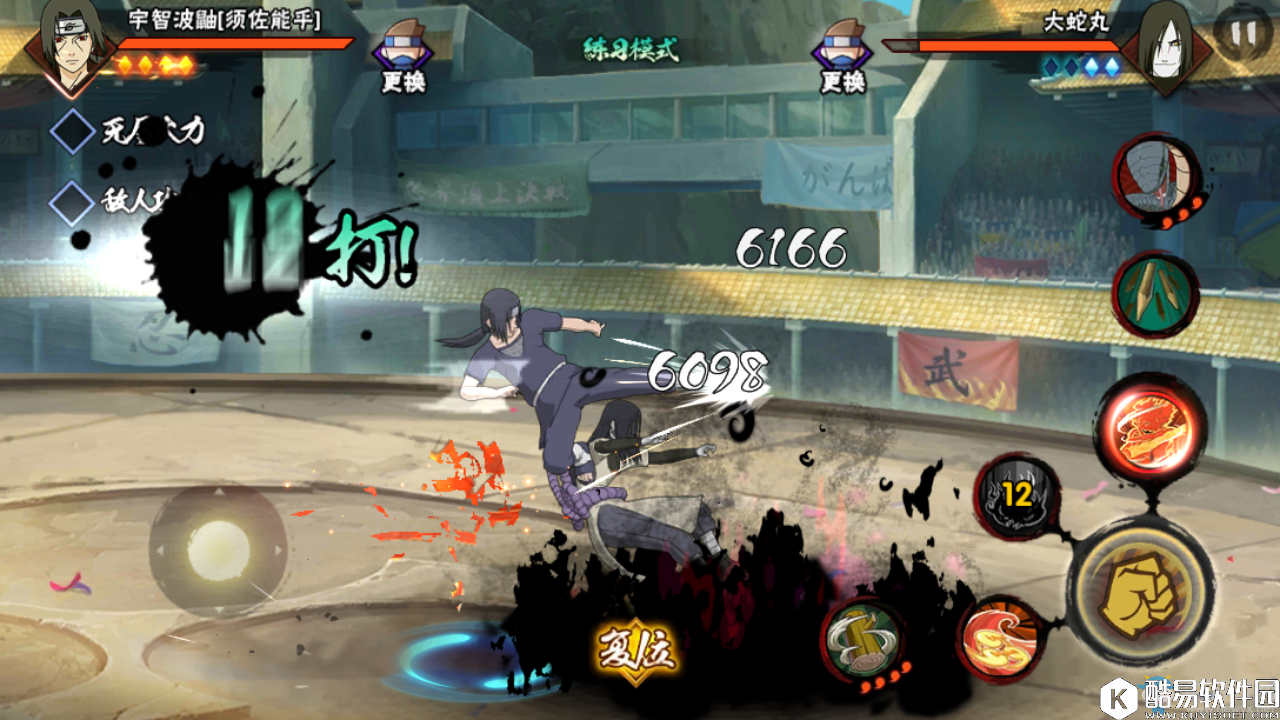Viewport: 1280px width, 720px height.
Task: Activate the orange fire swirl skill
Action: pos(1000,640)
